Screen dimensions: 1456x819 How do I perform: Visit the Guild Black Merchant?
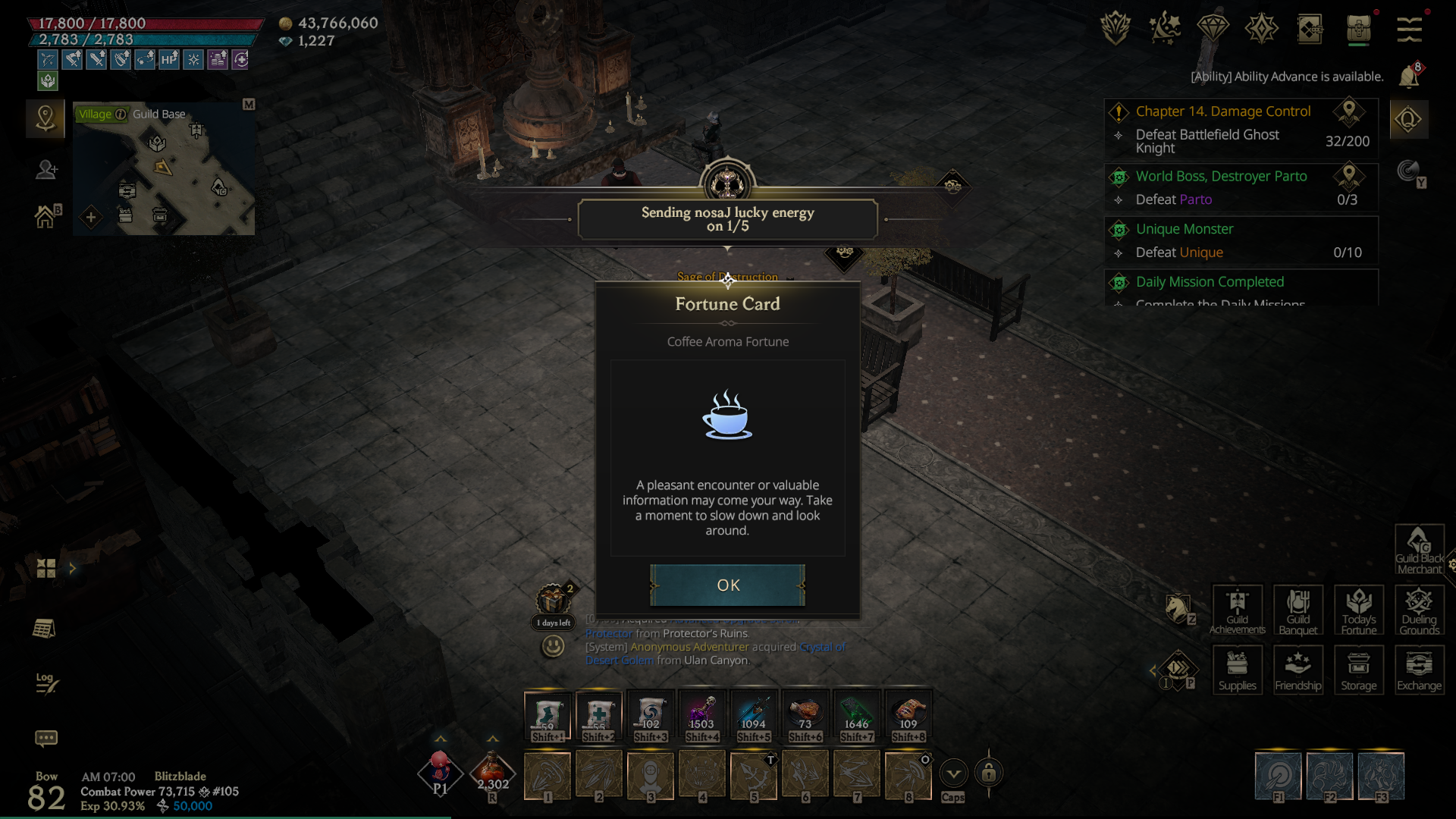pos(1419,549)
